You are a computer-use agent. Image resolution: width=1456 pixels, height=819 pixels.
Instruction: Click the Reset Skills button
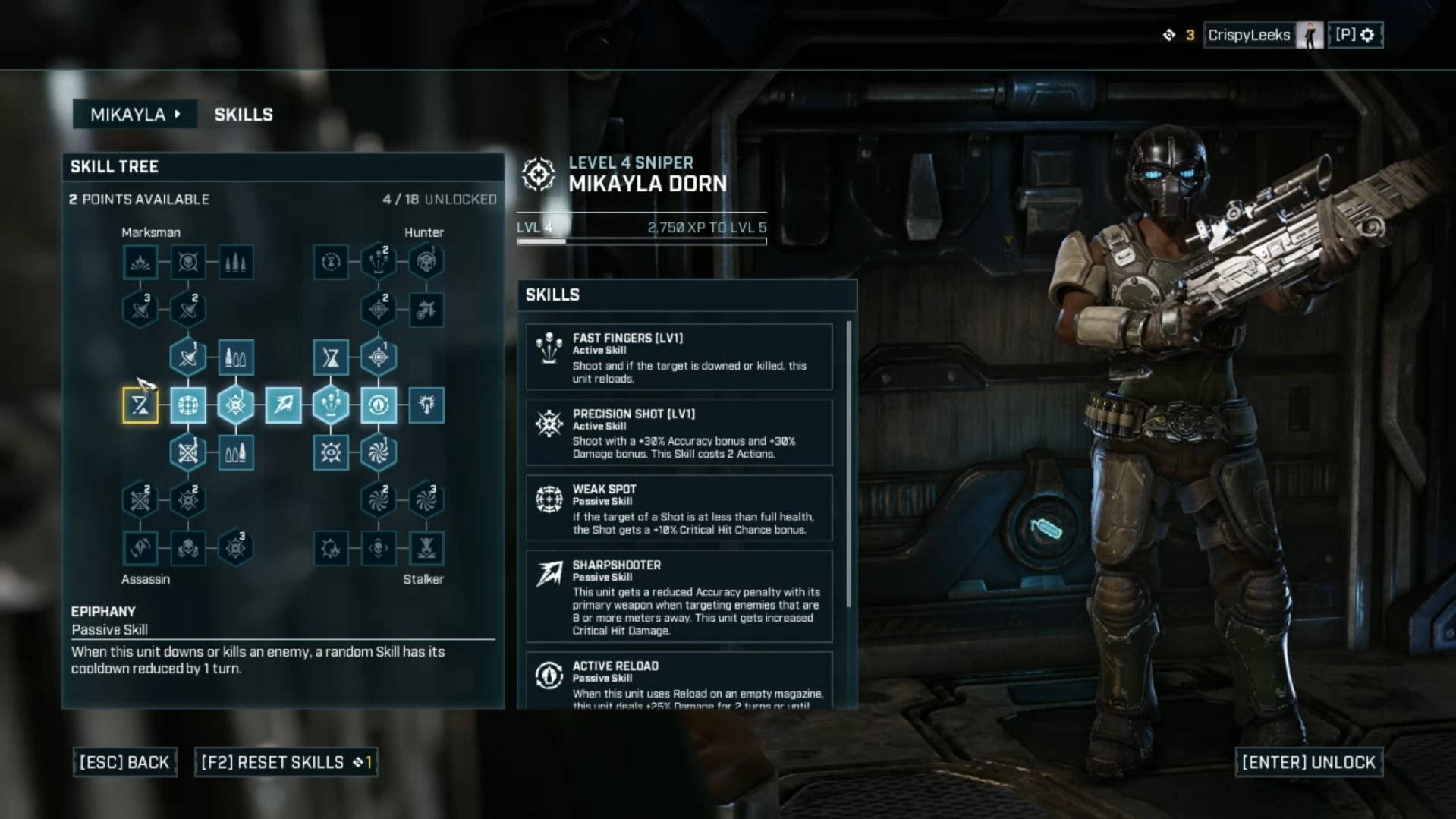pos(286,762)
